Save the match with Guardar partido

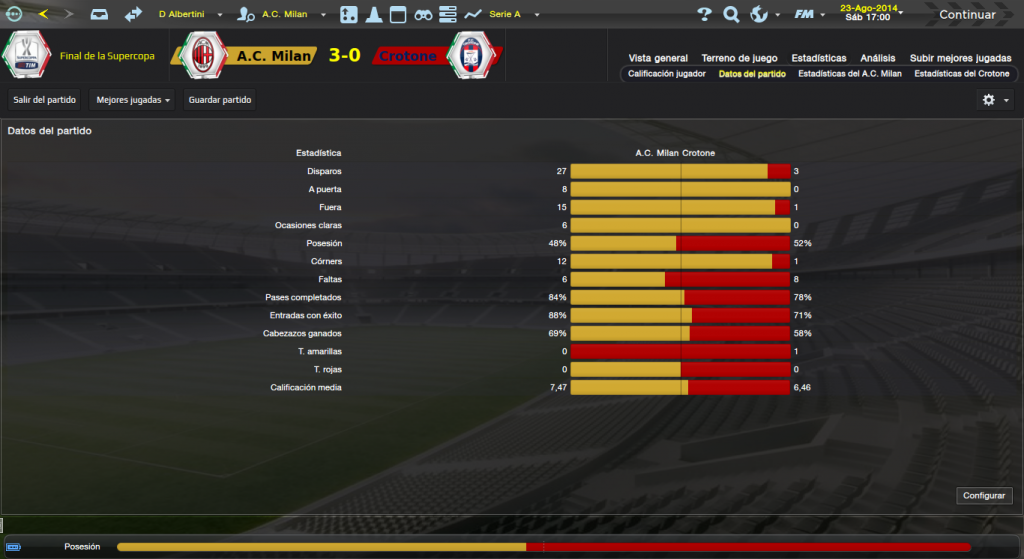point(220,100)
